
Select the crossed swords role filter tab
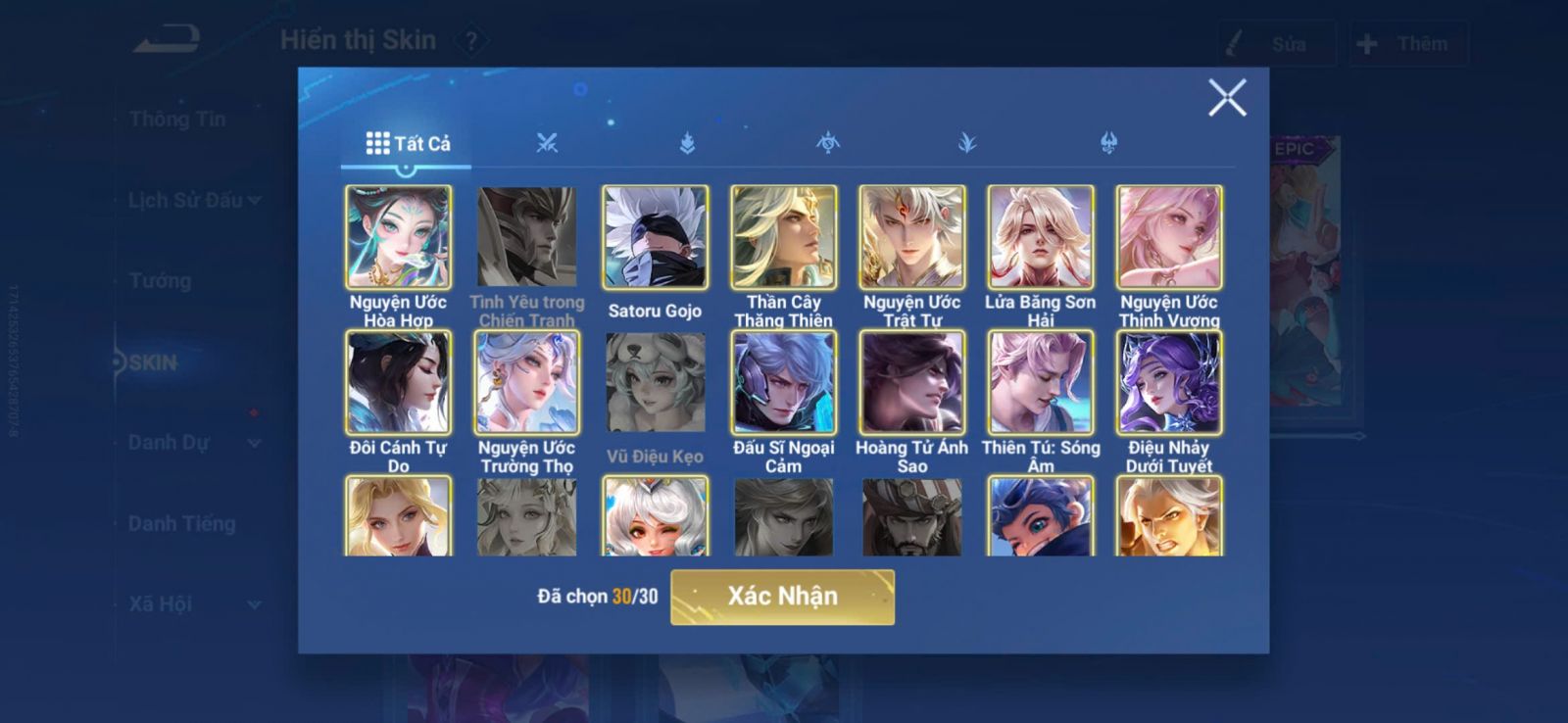pyautogui.click(x=547, y=144)
